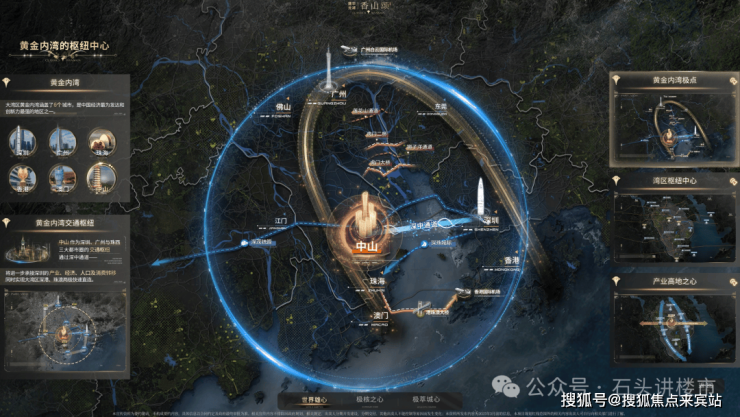740x417 pixels.
Task: Click the 东莞 map label
Action: [441, 106]
